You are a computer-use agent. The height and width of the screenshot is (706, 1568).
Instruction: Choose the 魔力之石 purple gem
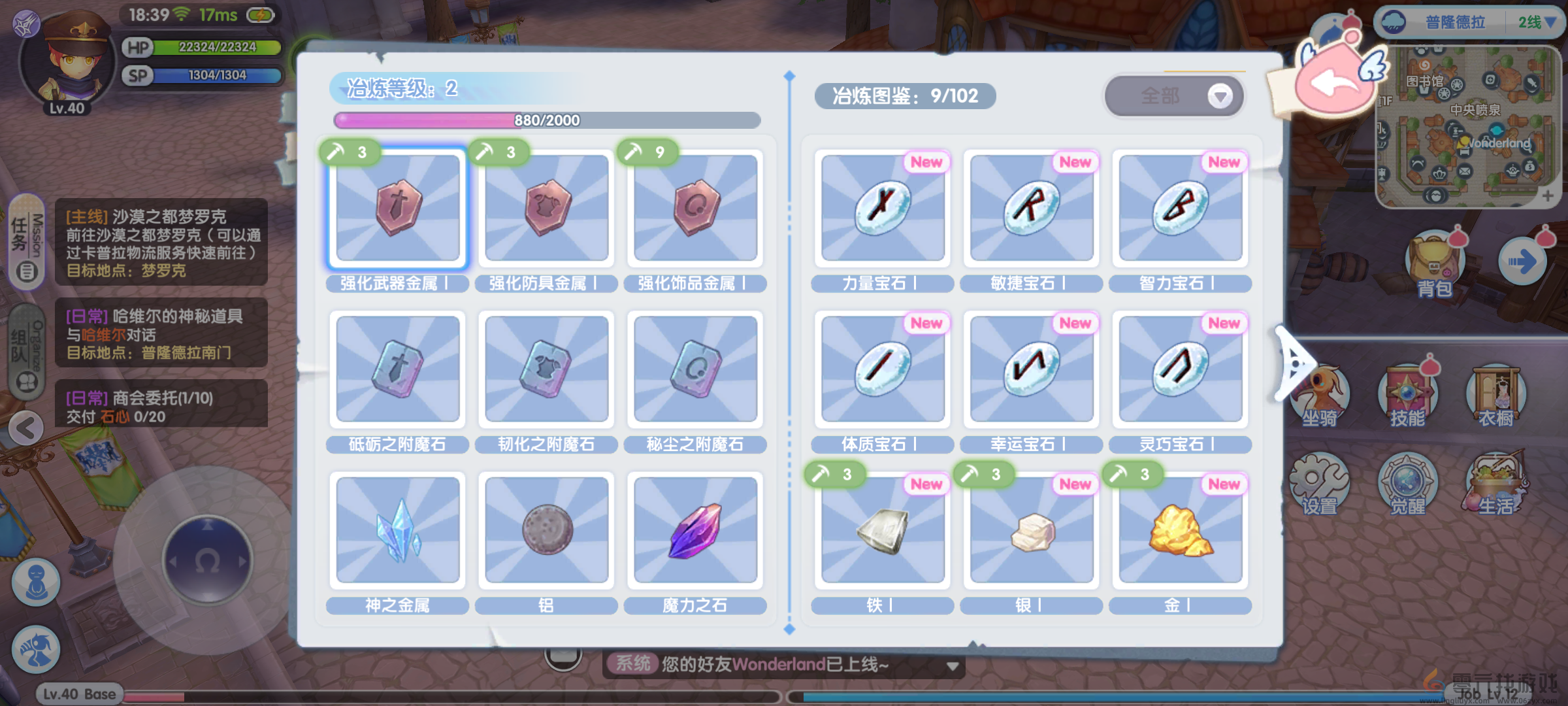[696, 529]
